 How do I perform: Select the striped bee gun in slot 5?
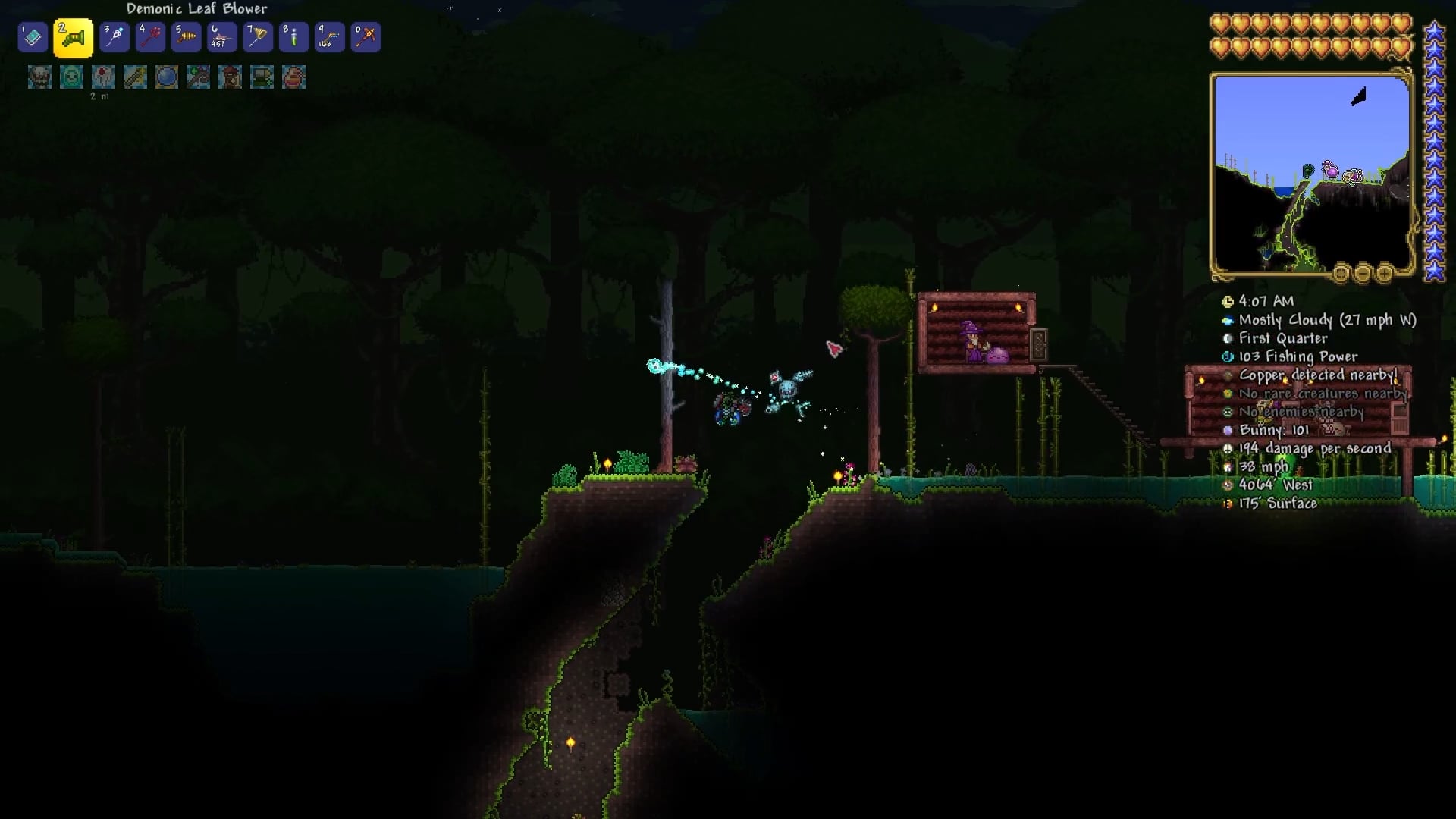pos(186,37)
